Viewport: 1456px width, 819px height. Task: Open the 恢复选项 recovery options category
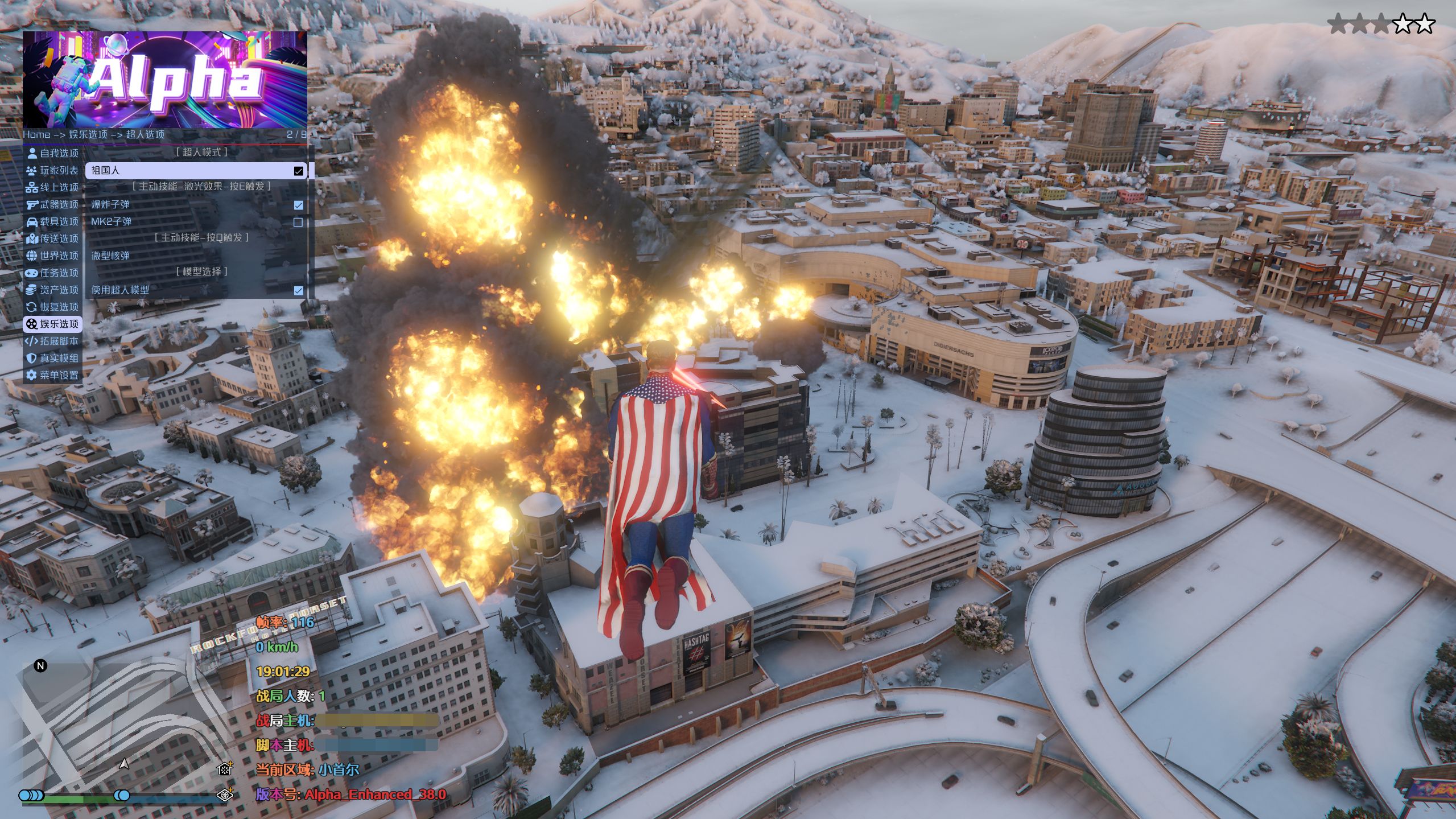52,307
